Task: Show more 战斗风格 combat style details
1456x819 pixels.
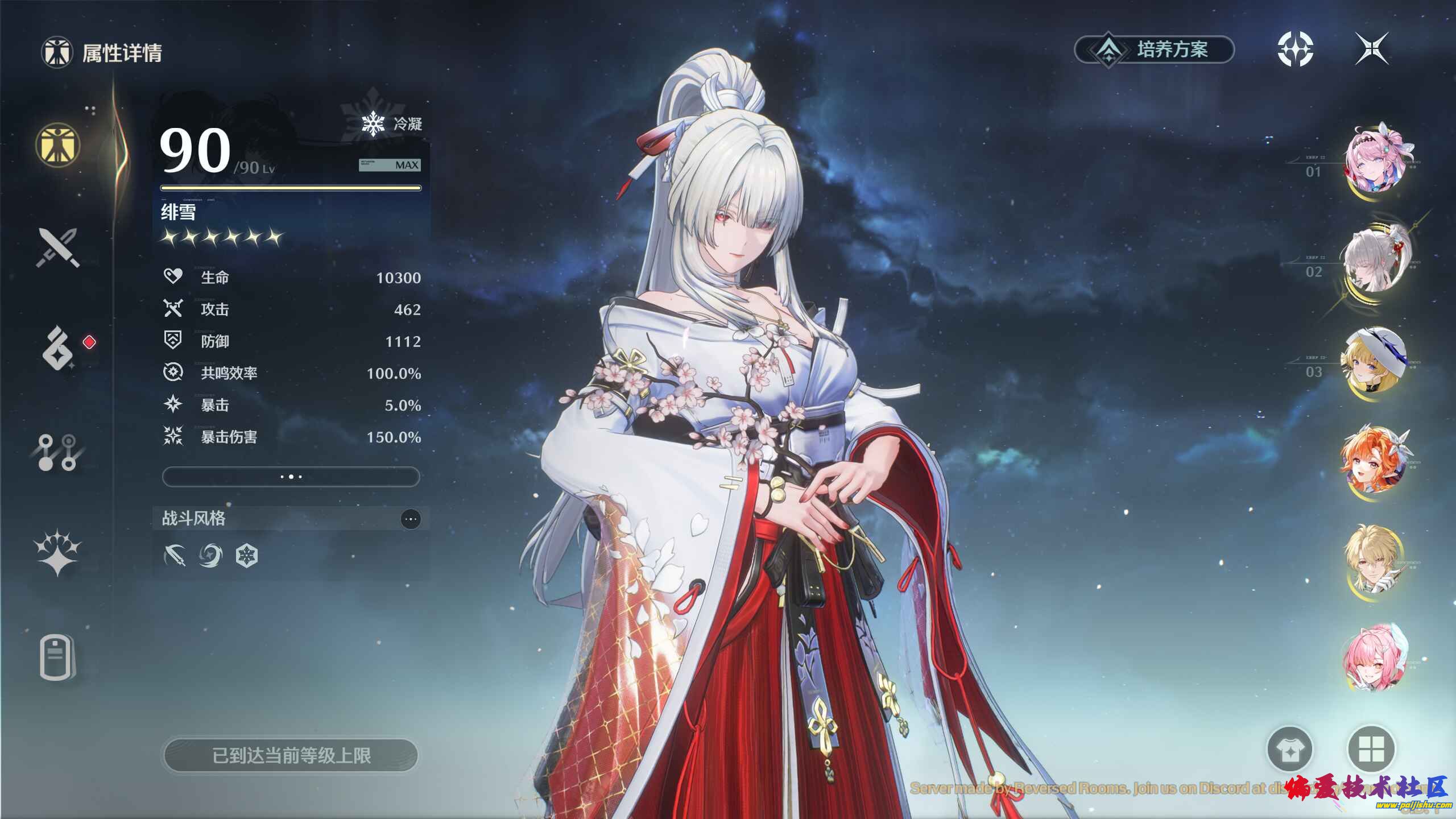Action: (411, 519)
